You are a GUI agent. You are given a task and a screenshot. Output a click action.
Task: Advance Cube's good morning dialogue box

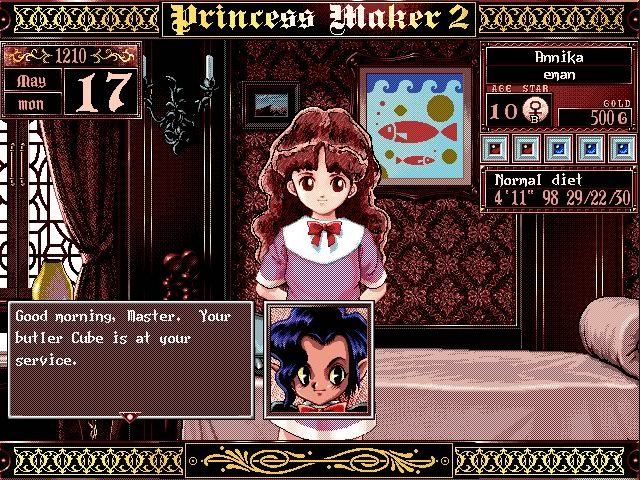[130, 358]
